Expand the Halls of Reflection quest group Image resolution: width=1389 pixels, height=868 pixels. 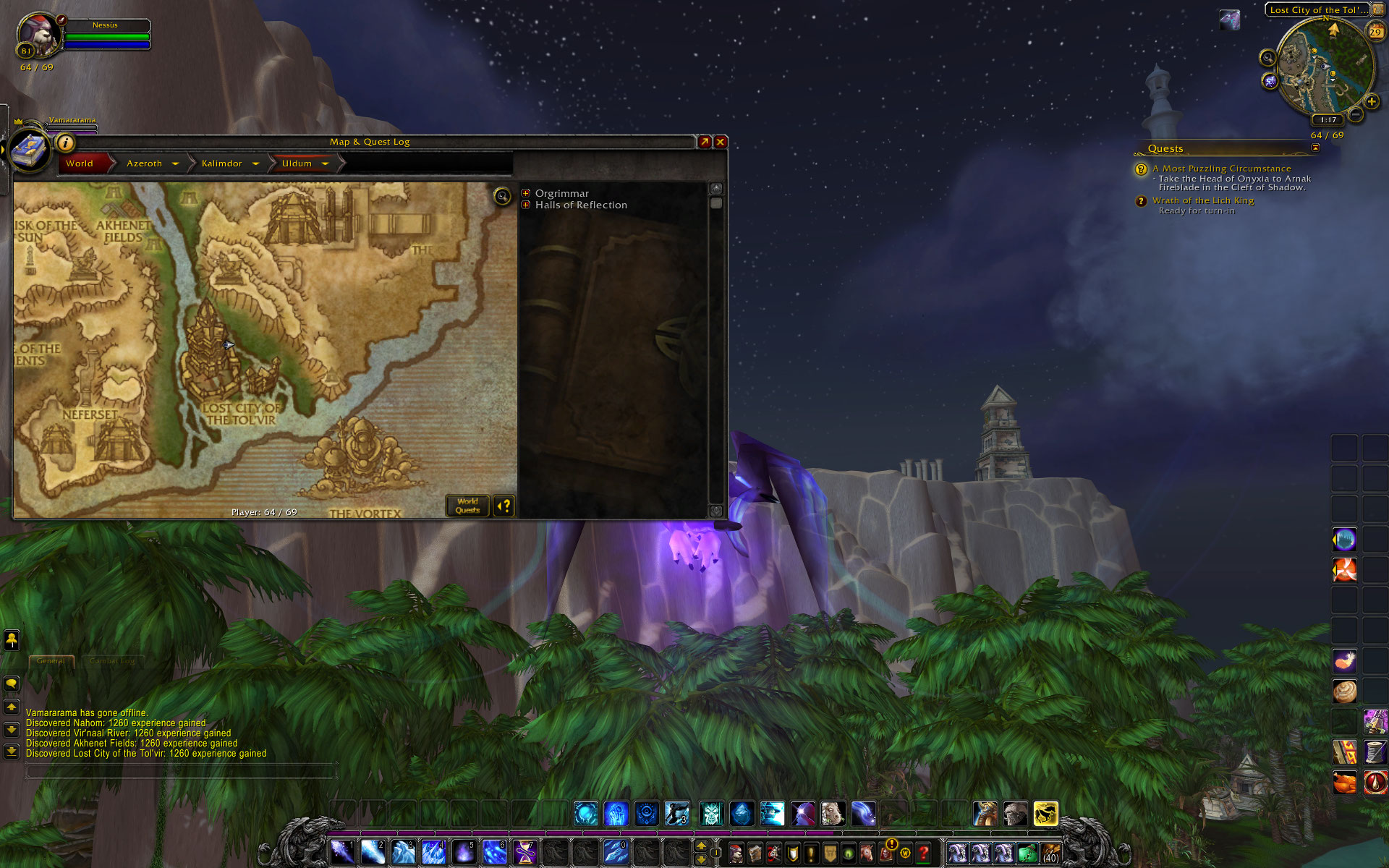pos(526,205)
